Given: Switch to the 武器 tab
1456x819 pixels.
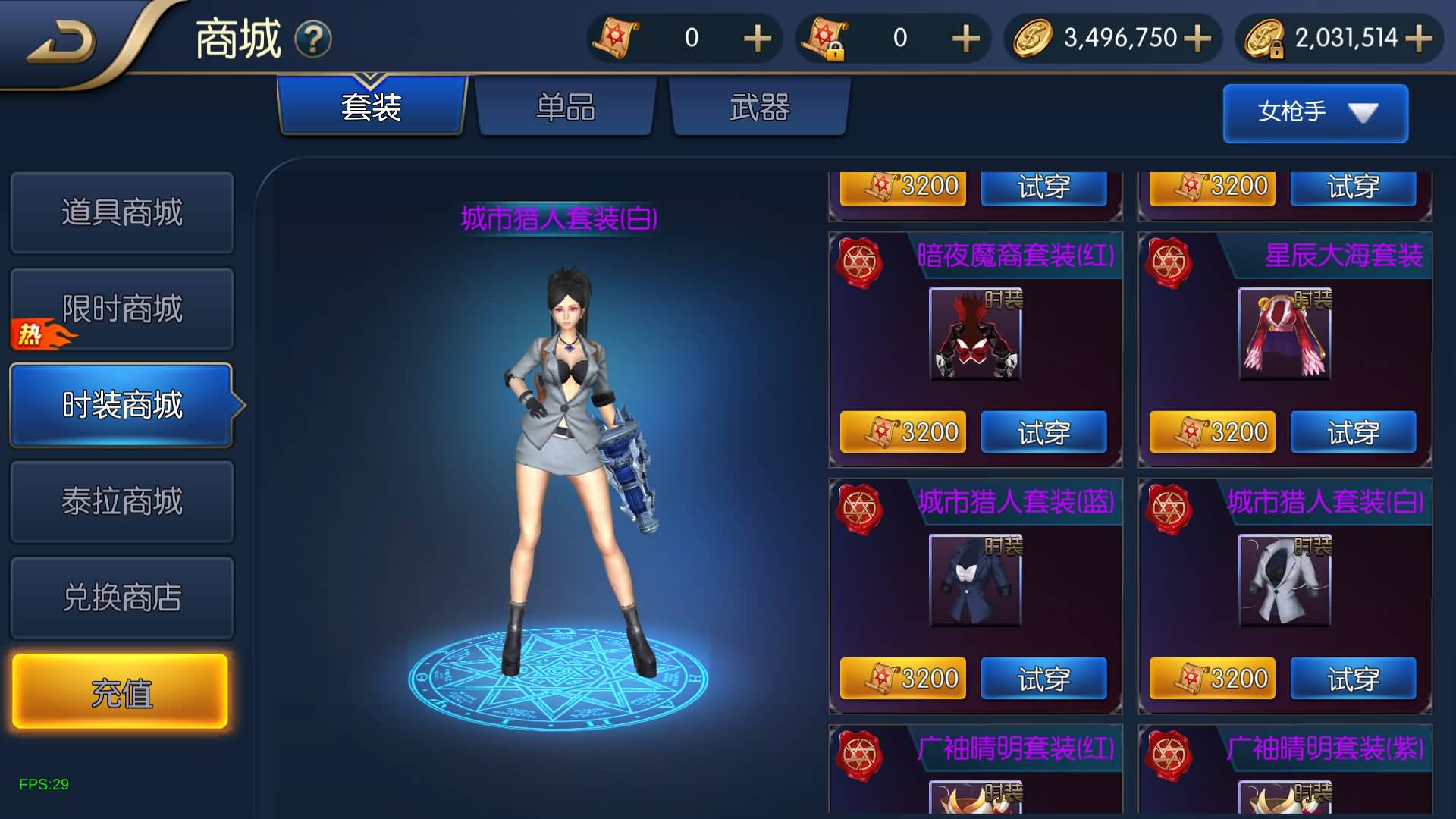Looking at the screenshot, I should [760, 108].
